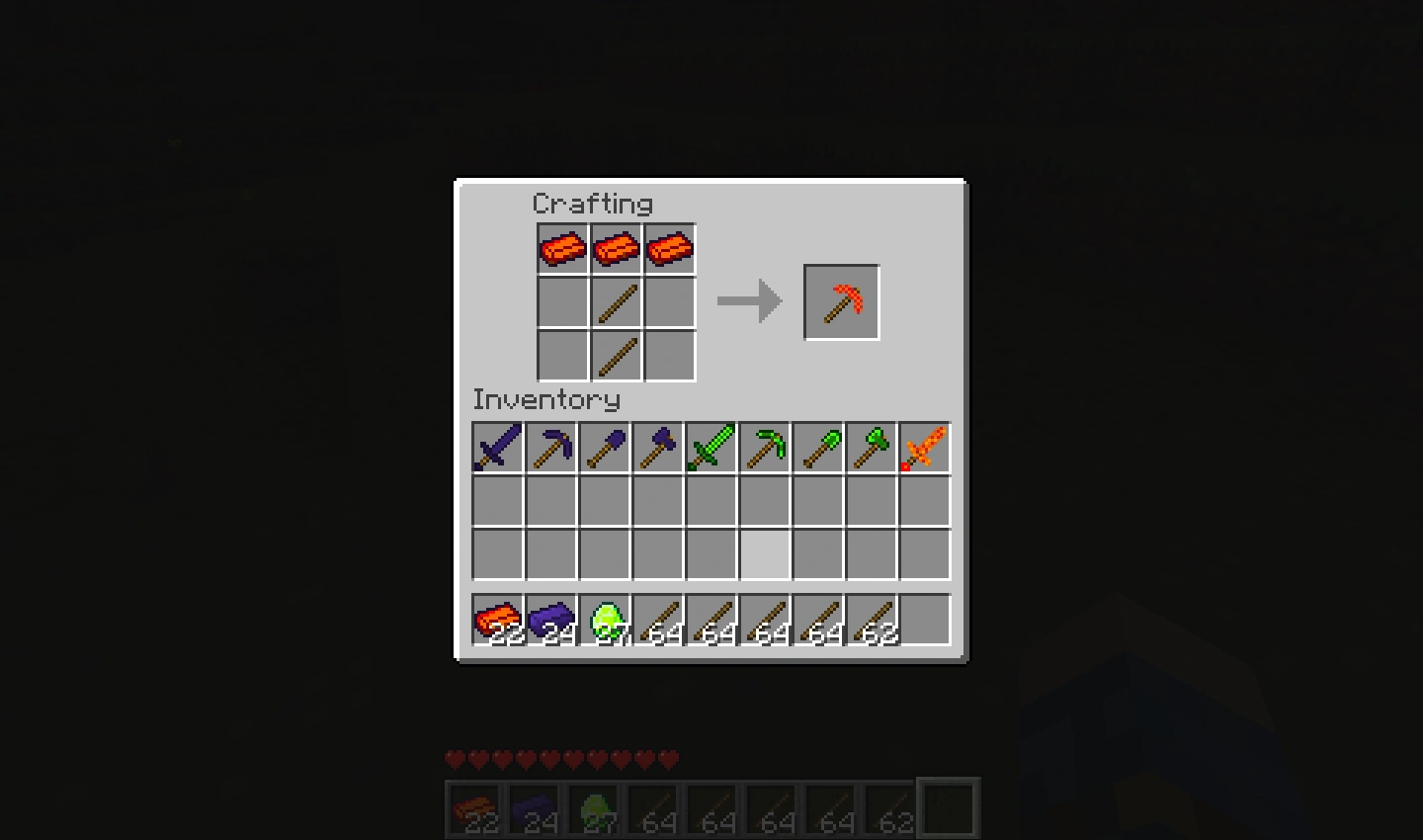Pick up the flaming orange sword

924,448
